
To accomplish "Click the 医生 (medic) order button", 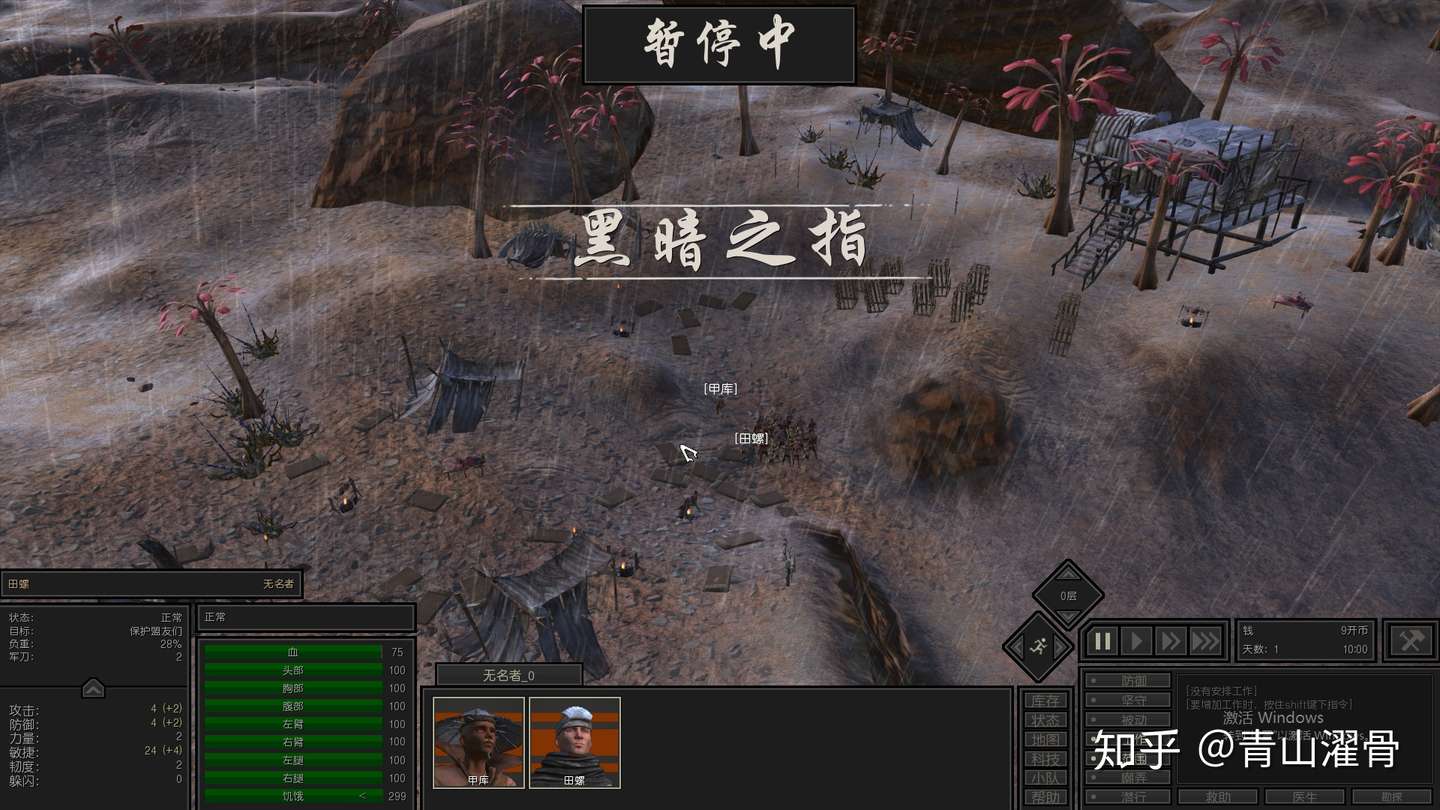I will [x=1305, y=796].
